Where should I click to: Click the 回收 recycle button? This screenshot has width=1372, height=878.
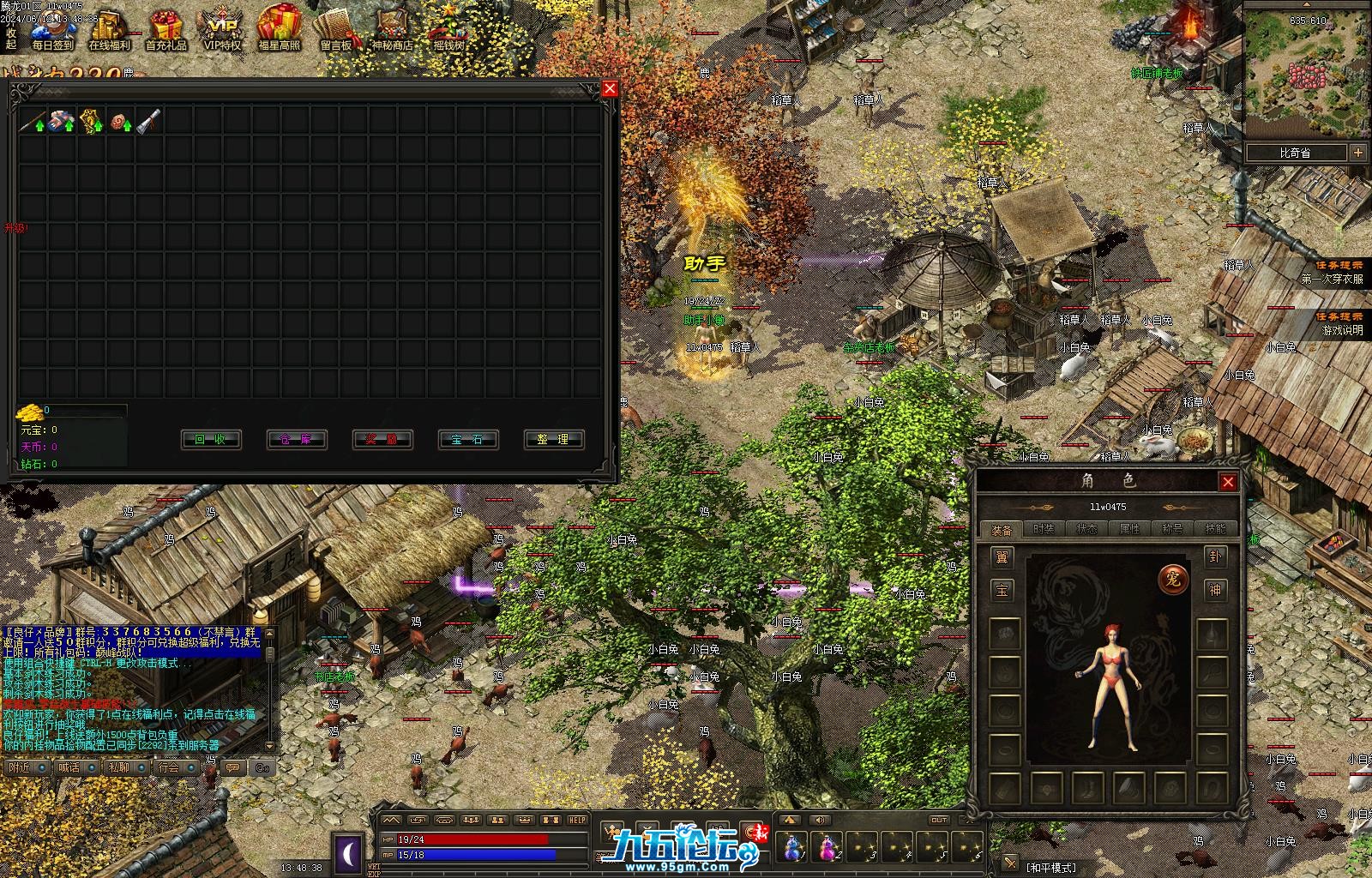tap(211, 440)
